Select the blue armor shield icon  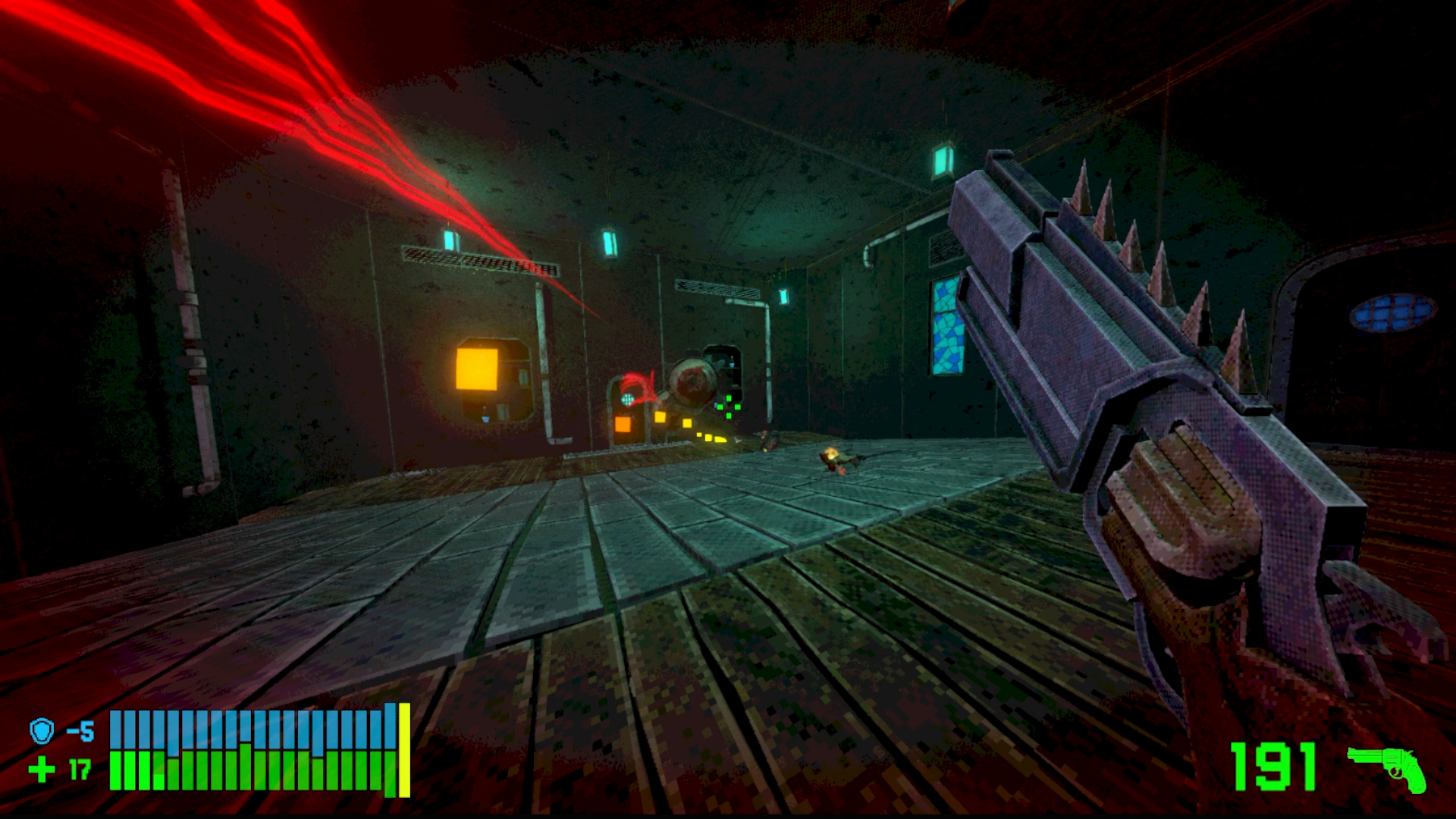(x=42, y=731)
